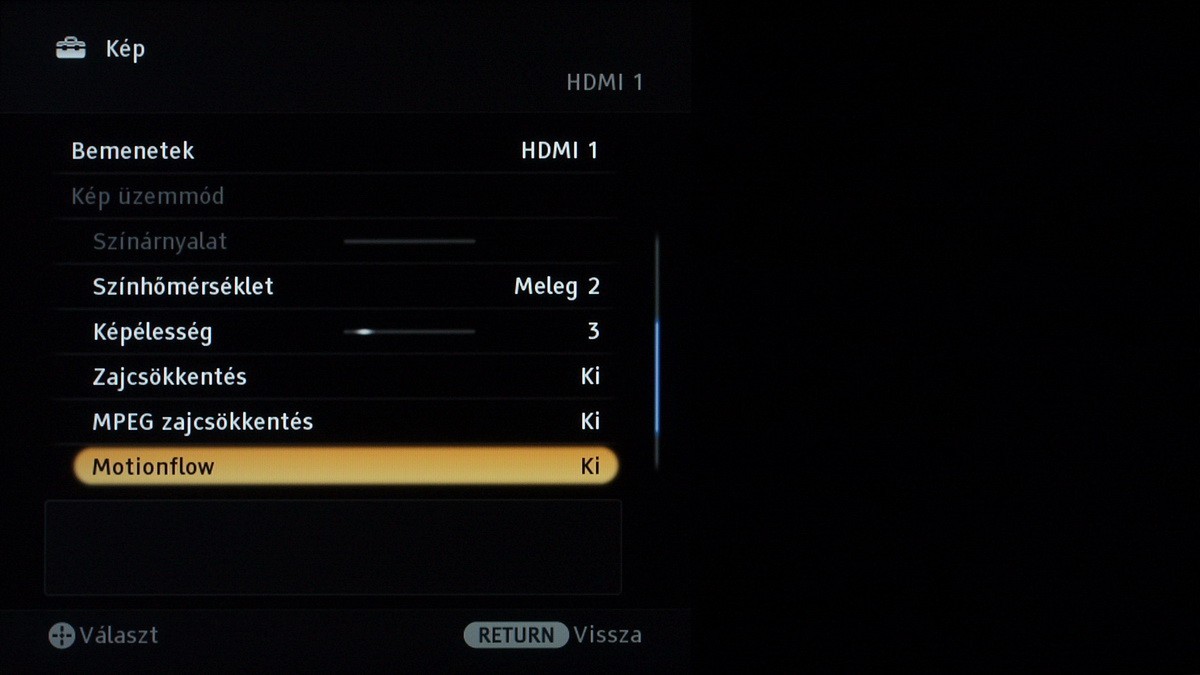Click the Képélesség sharpness slider

(x=409, y=331)
